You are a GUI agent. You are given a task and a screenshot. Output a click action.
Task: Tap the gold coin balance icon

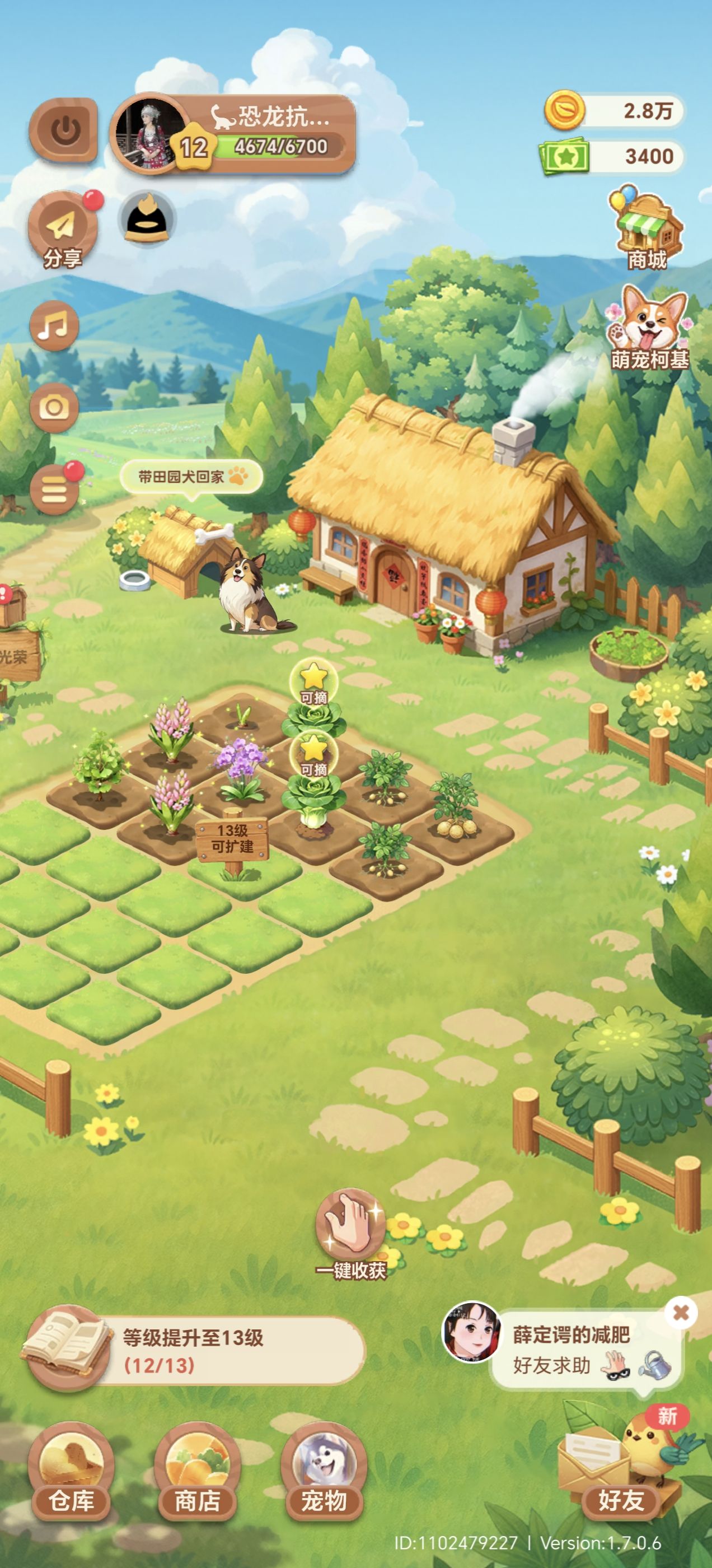564,110
